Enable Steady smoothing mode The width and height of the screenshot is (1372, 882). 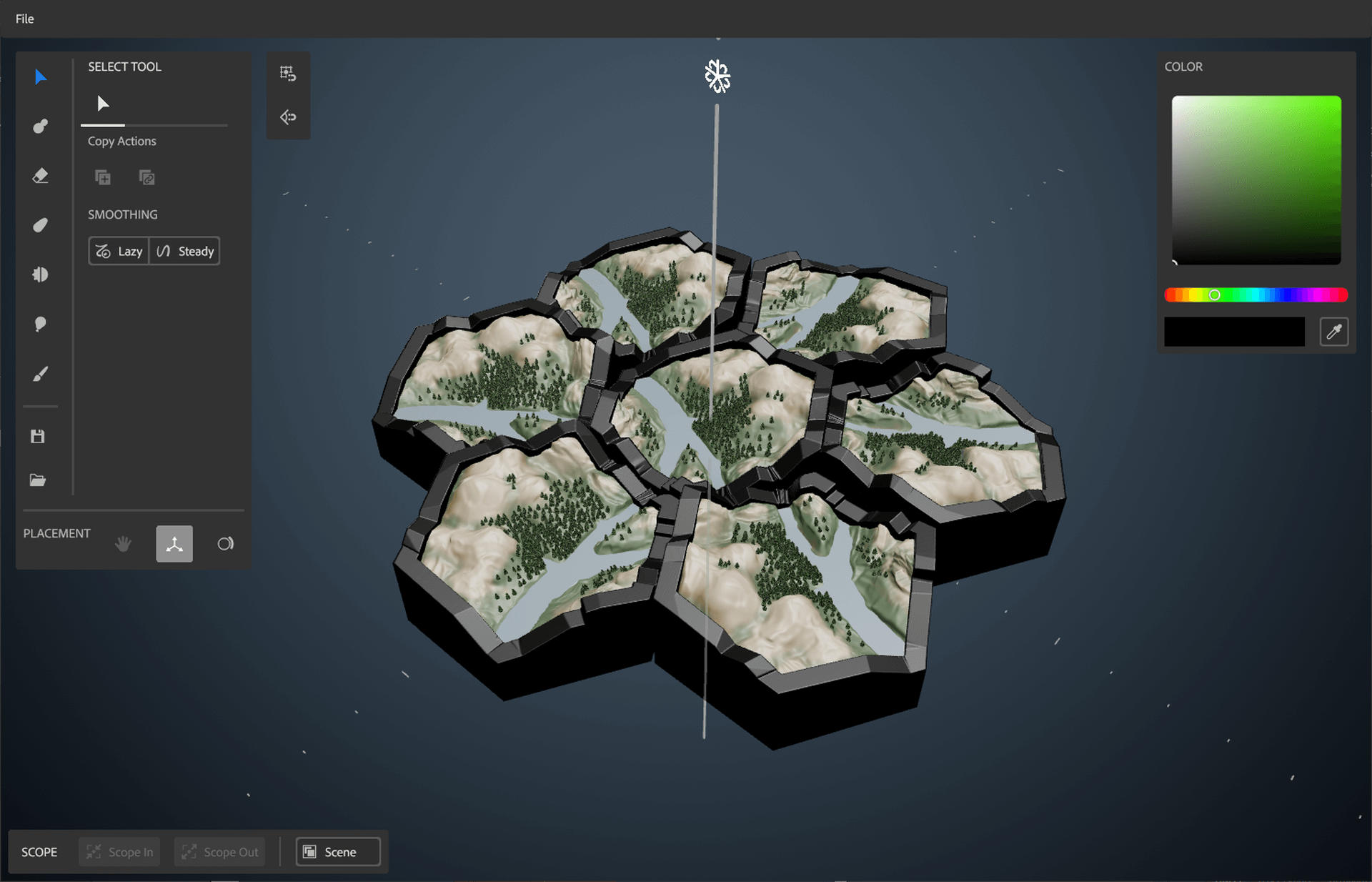pyautogui.click(x=184, y=251)
